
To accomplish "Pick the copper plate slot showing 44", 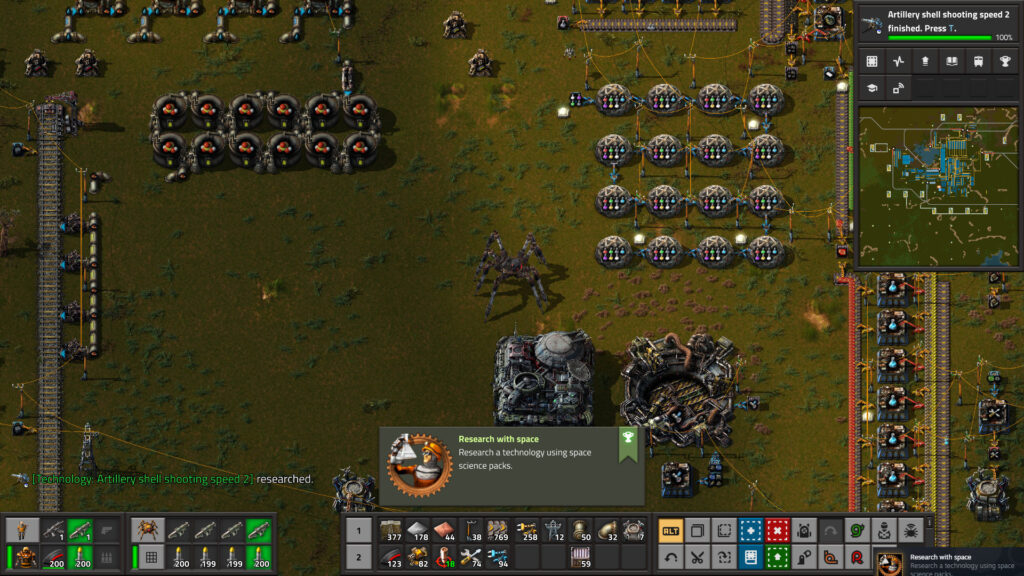I will click(x=445, y=530).
